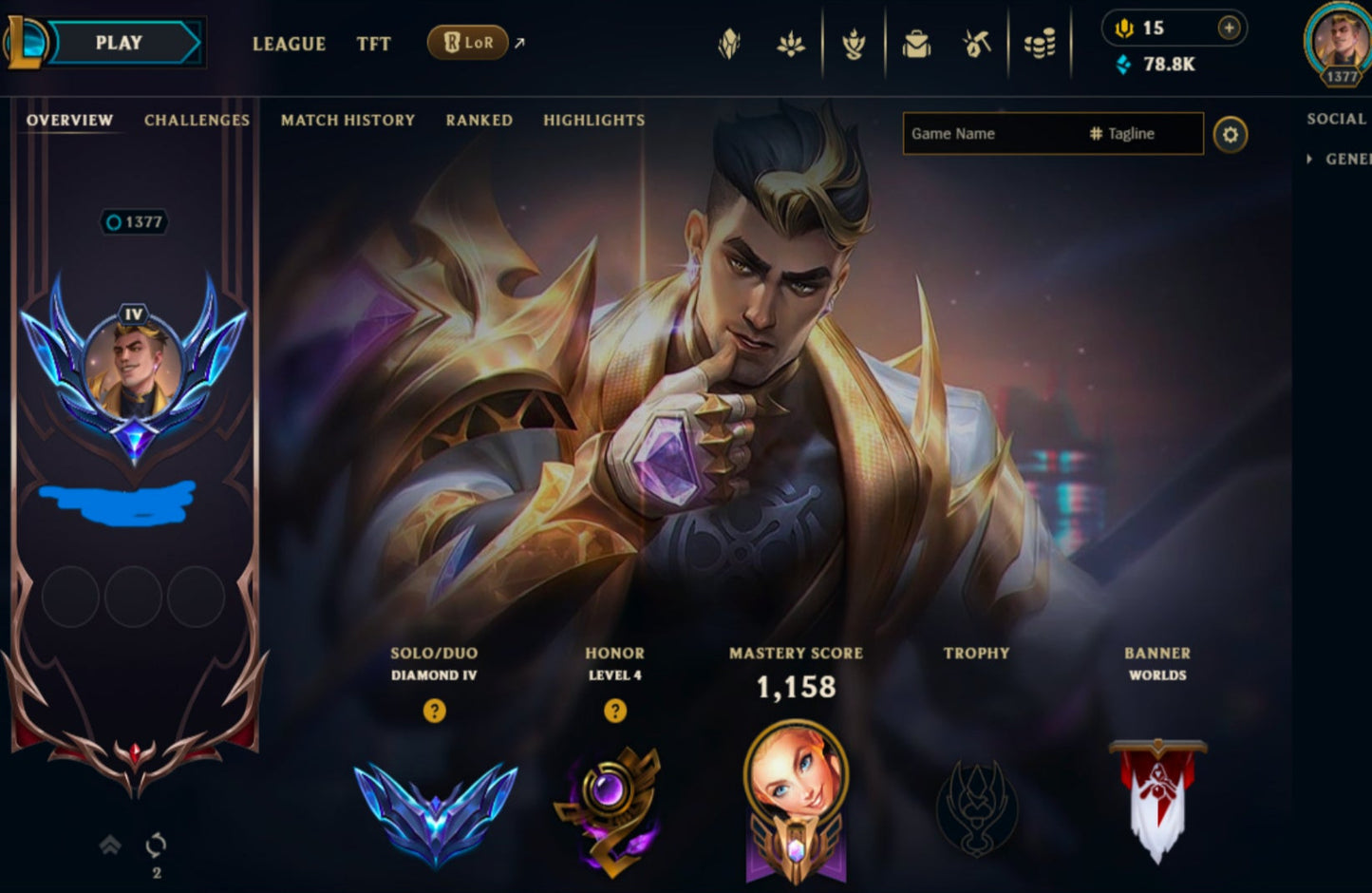The width and height of the screenshot is (1372, 893).
Task: Click the Game Name search field
Action: (x=987, y=133)
